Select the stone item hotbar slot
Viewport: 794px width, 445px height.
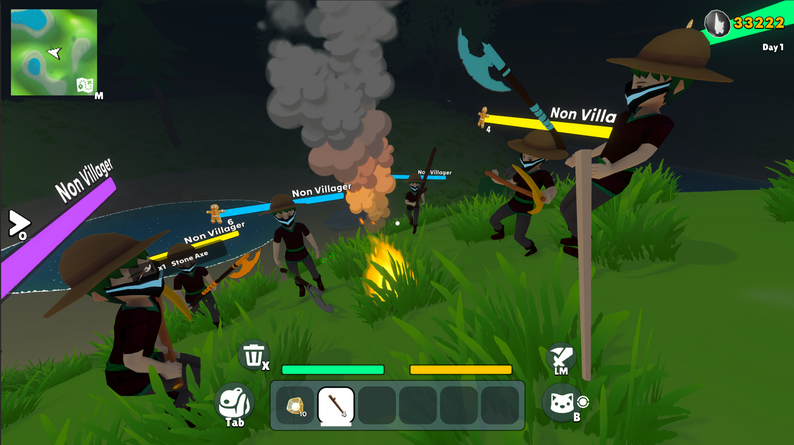(x=295, y=405)
